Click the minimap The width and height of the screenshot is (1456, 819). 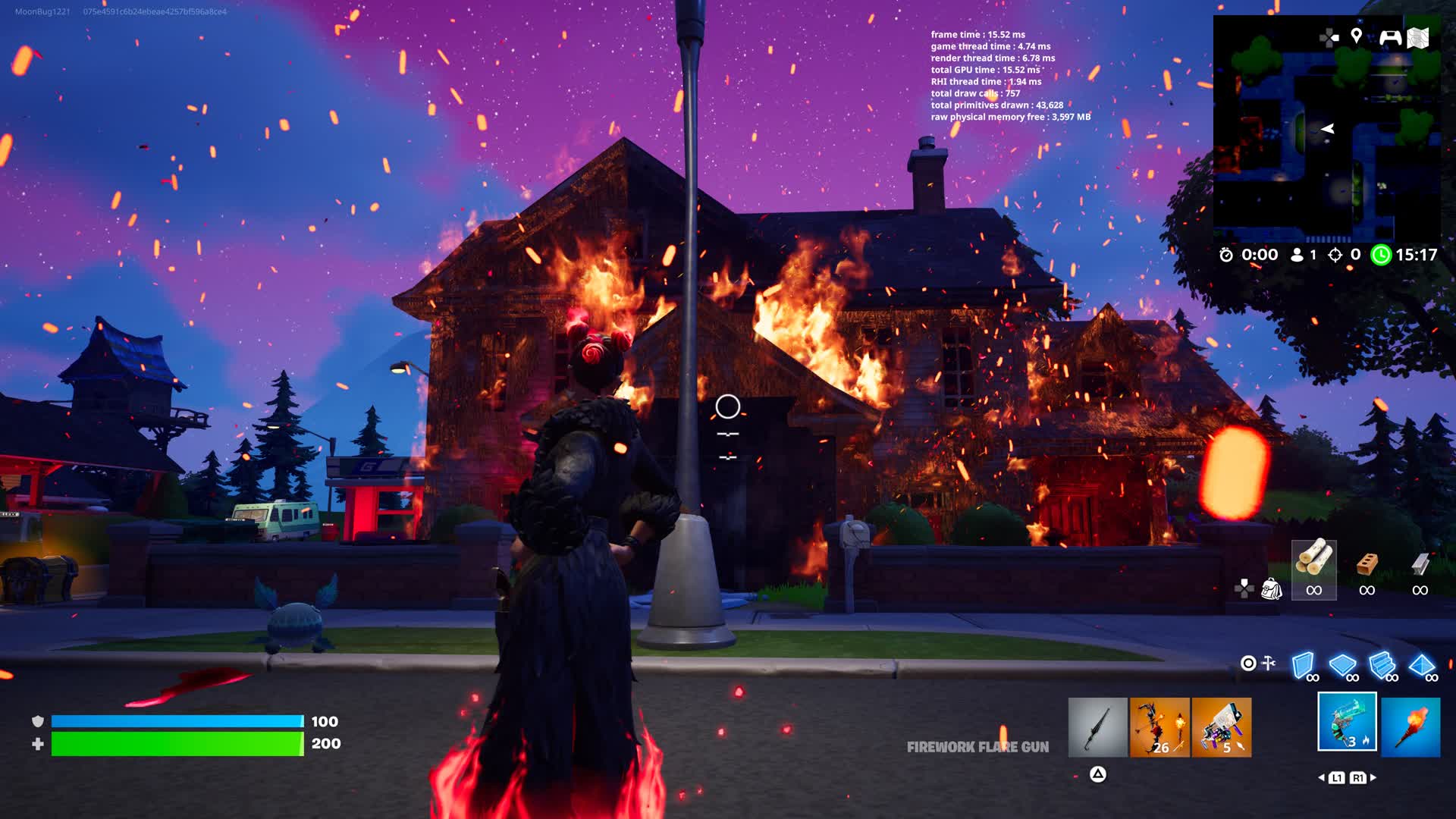1326,129
